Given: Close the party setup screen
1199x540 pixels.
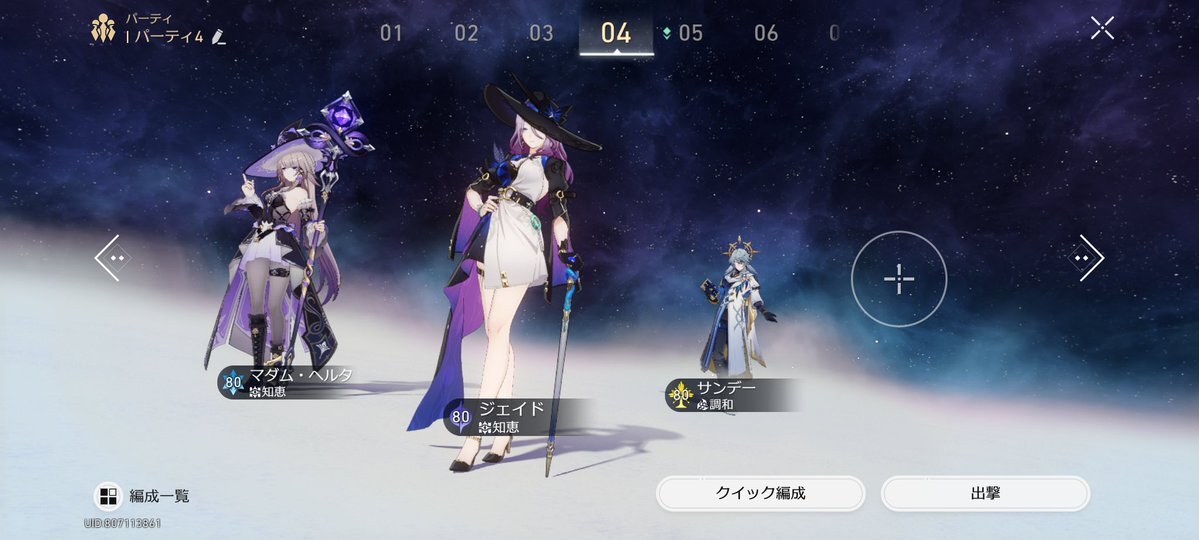Looking at the screenshot, I should [x=1102, y=28].
